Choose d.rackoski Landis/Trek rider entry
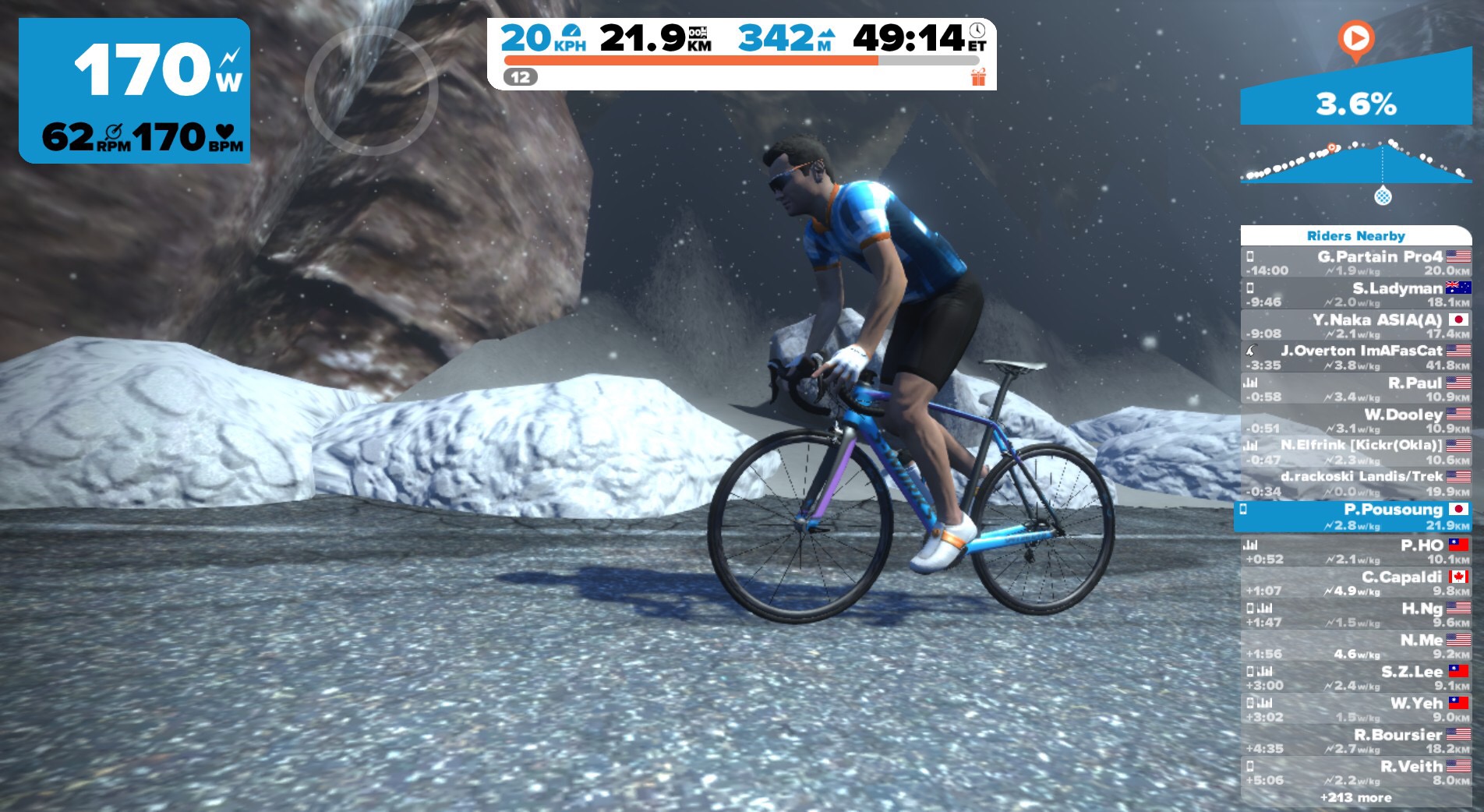1484x812 pixels. pyautogui.click(x=1356, y=483)
